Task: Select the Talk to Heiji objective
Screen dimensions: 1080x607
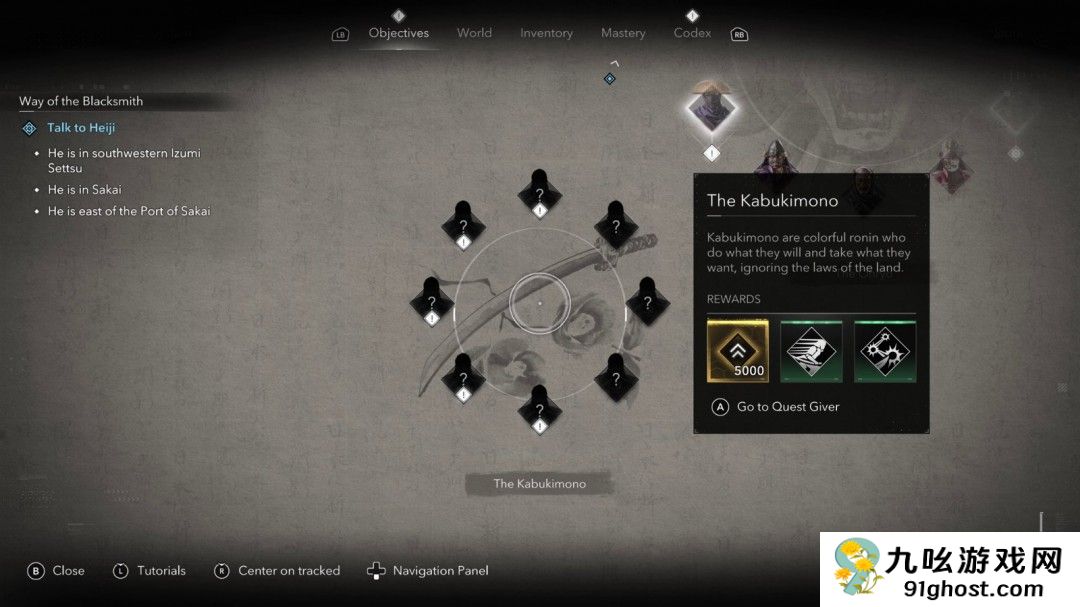Action: 81,128
